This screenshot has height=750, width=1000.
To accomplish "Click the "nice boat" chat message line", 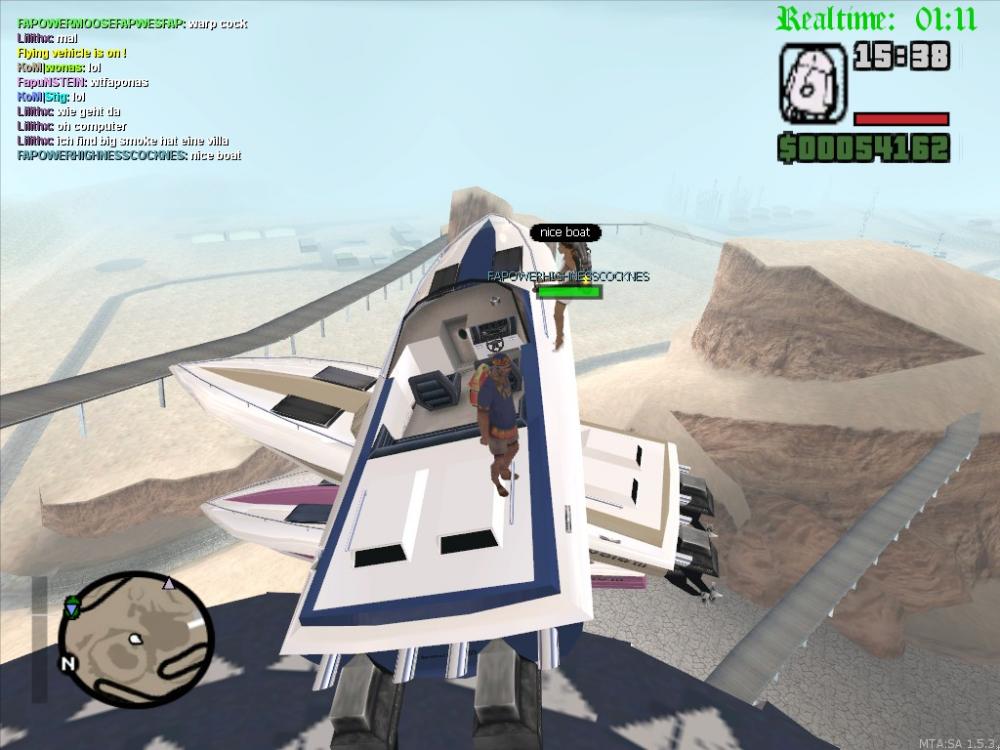I will pos(130,156).
